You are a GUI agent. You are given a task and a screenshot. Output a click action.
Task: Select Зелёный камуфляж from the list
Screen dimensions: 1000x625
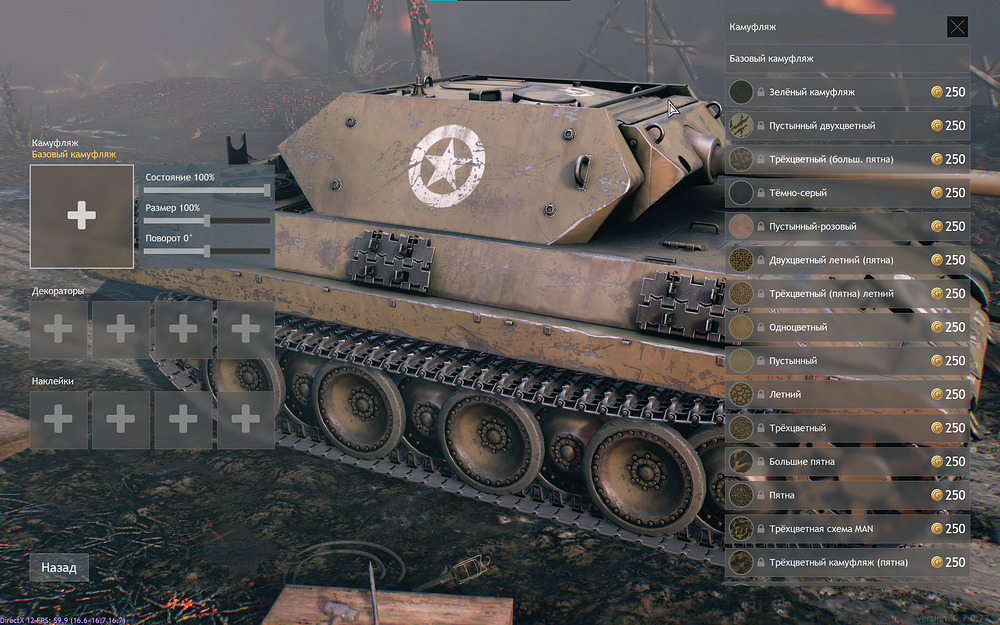click(847, 92)
